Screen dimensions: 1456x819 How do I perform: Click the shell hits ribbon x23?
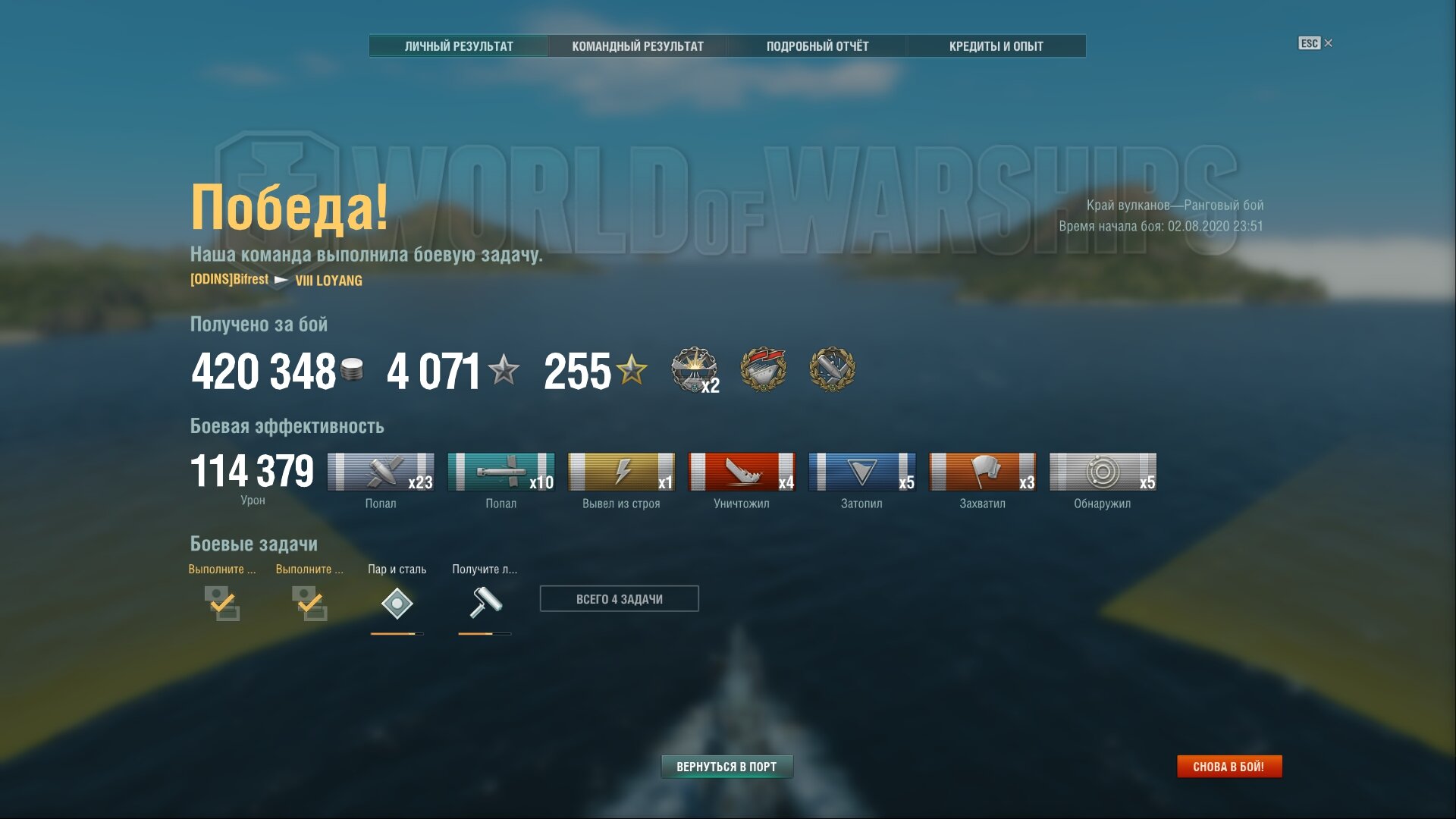click(381, 472)
